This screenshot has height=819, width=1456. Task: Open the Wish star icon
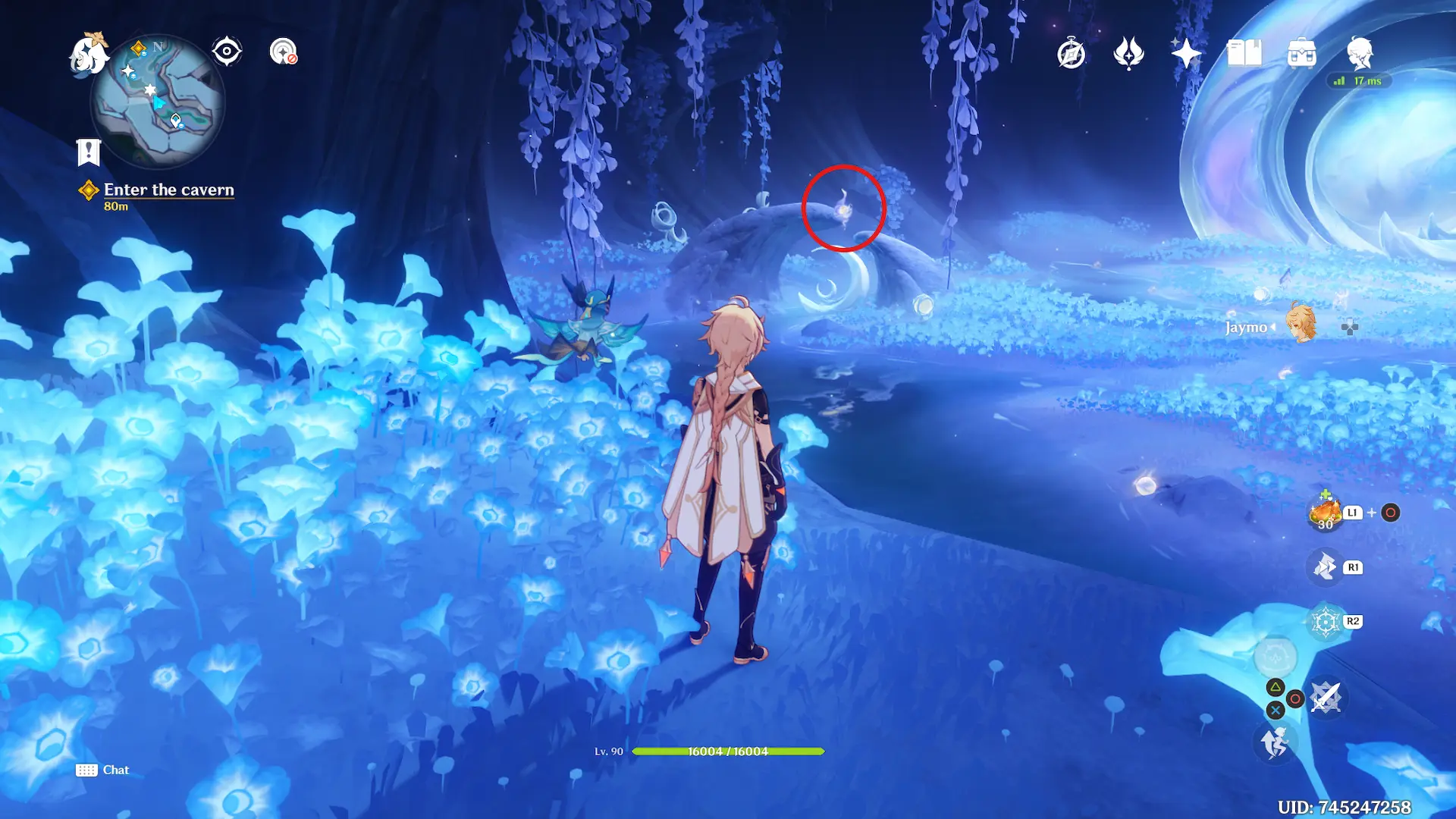pyautogui.click(x=1186, y=54)
